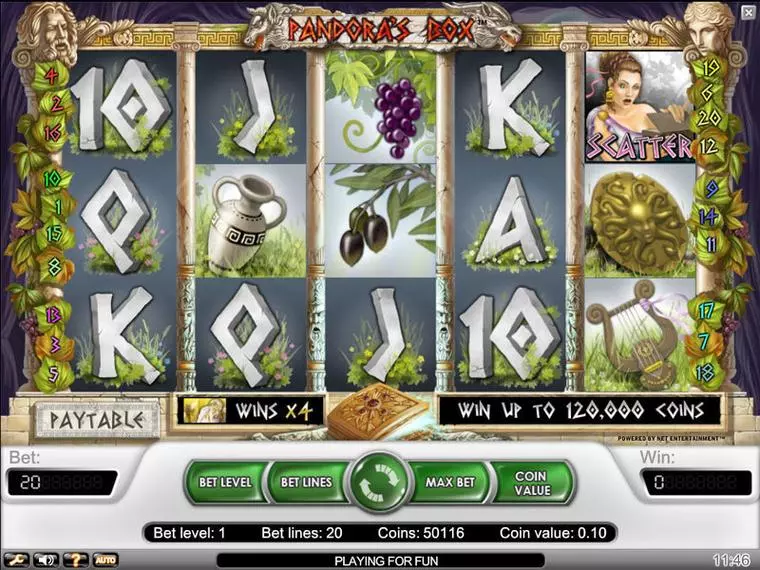The image size is (760, 570).
Task: Close the game window with the X
Action: (x=747, y=12)
